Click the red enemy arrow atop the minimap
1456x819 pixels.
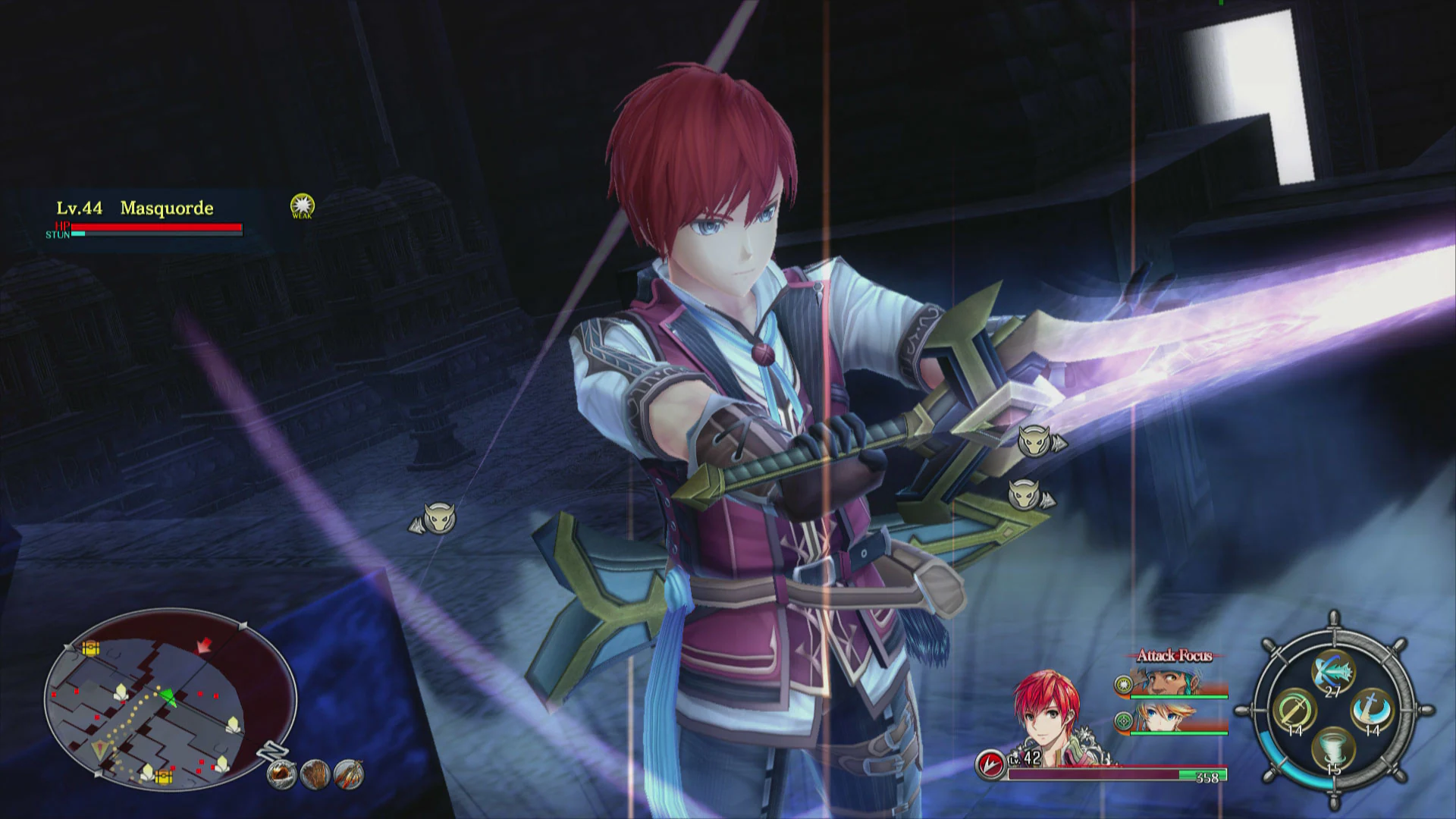[204, 645]
